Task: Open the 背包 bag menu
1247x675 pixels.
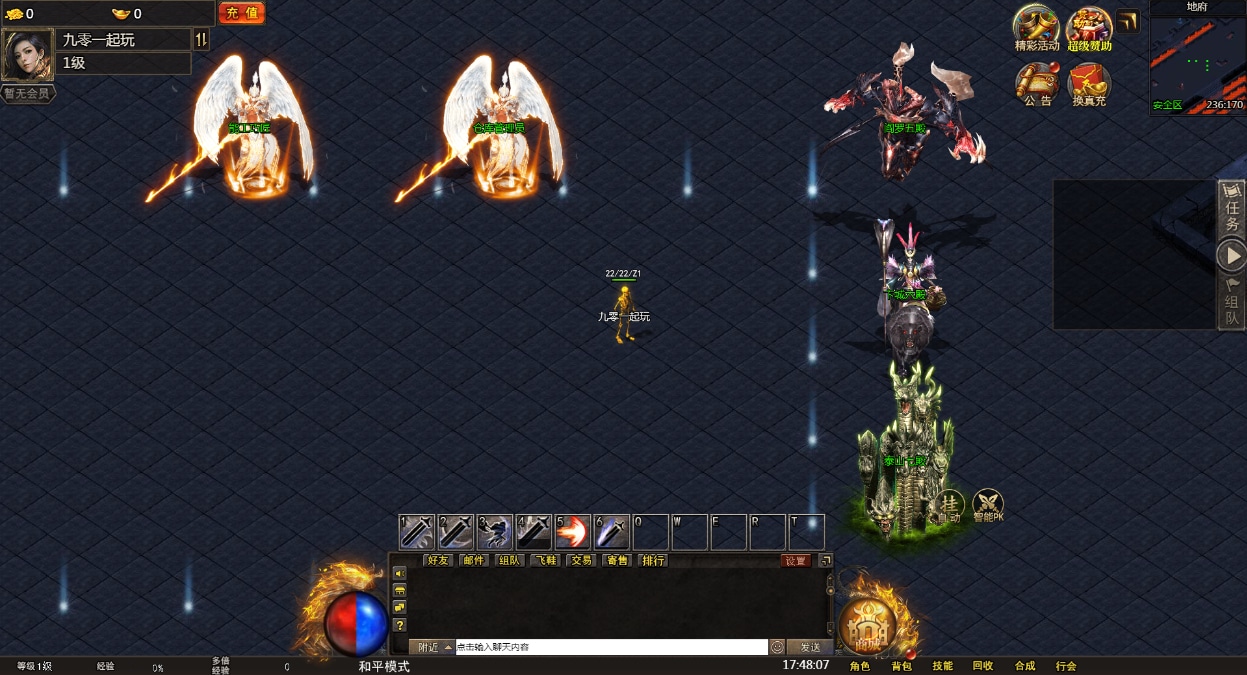Action: 901,666
